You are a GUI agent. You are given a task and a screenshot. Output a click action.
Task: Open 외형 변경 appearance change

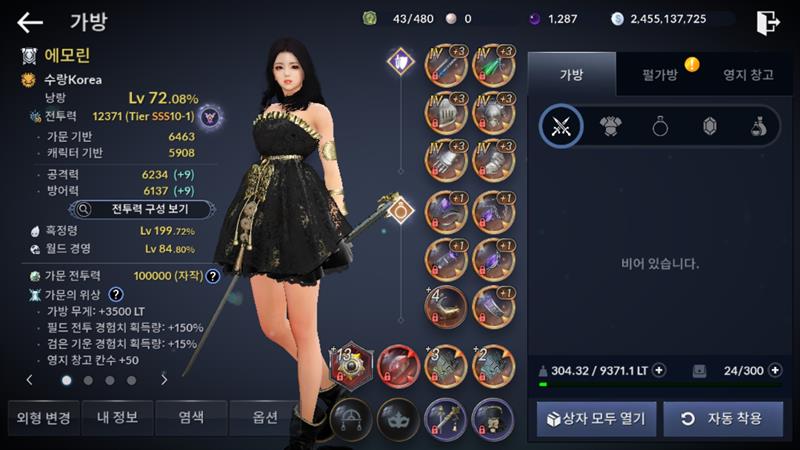(x=40, y=417)
